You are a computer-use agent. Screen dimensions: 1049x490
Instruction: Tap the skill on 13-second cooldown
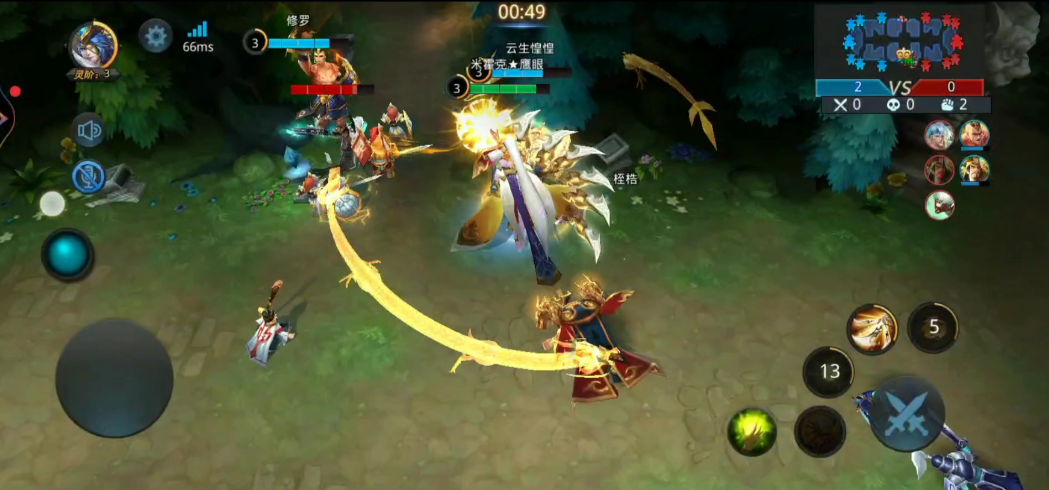(829, 372)
